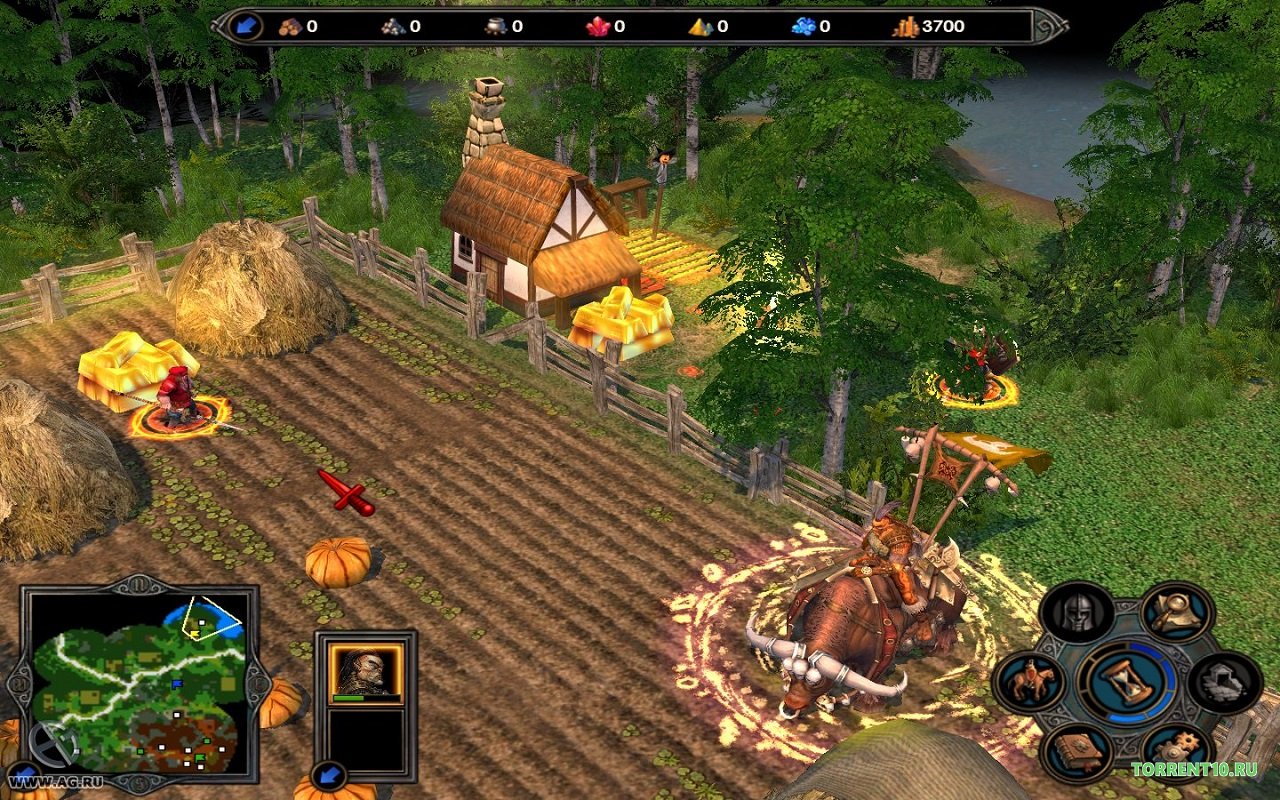Collapse the hero list with blue arrow

tap(327, 775)
